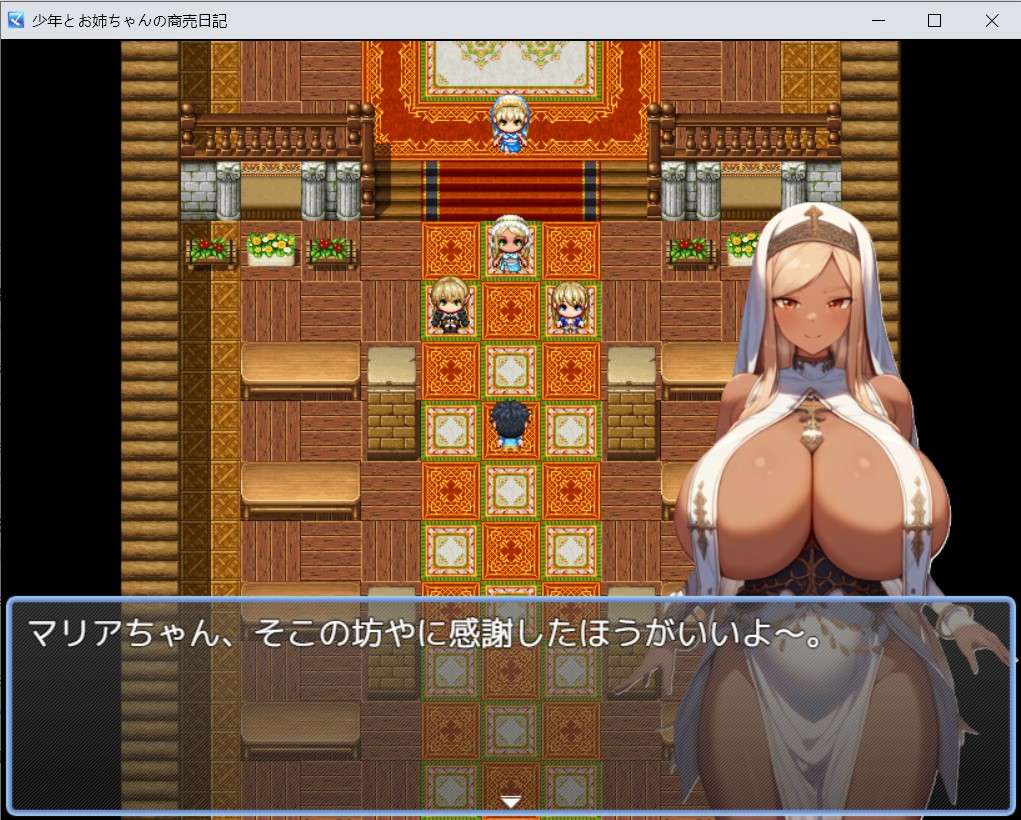Maximize the game window
Screen dimensions: 1021x820
click(x=934, y=20)
